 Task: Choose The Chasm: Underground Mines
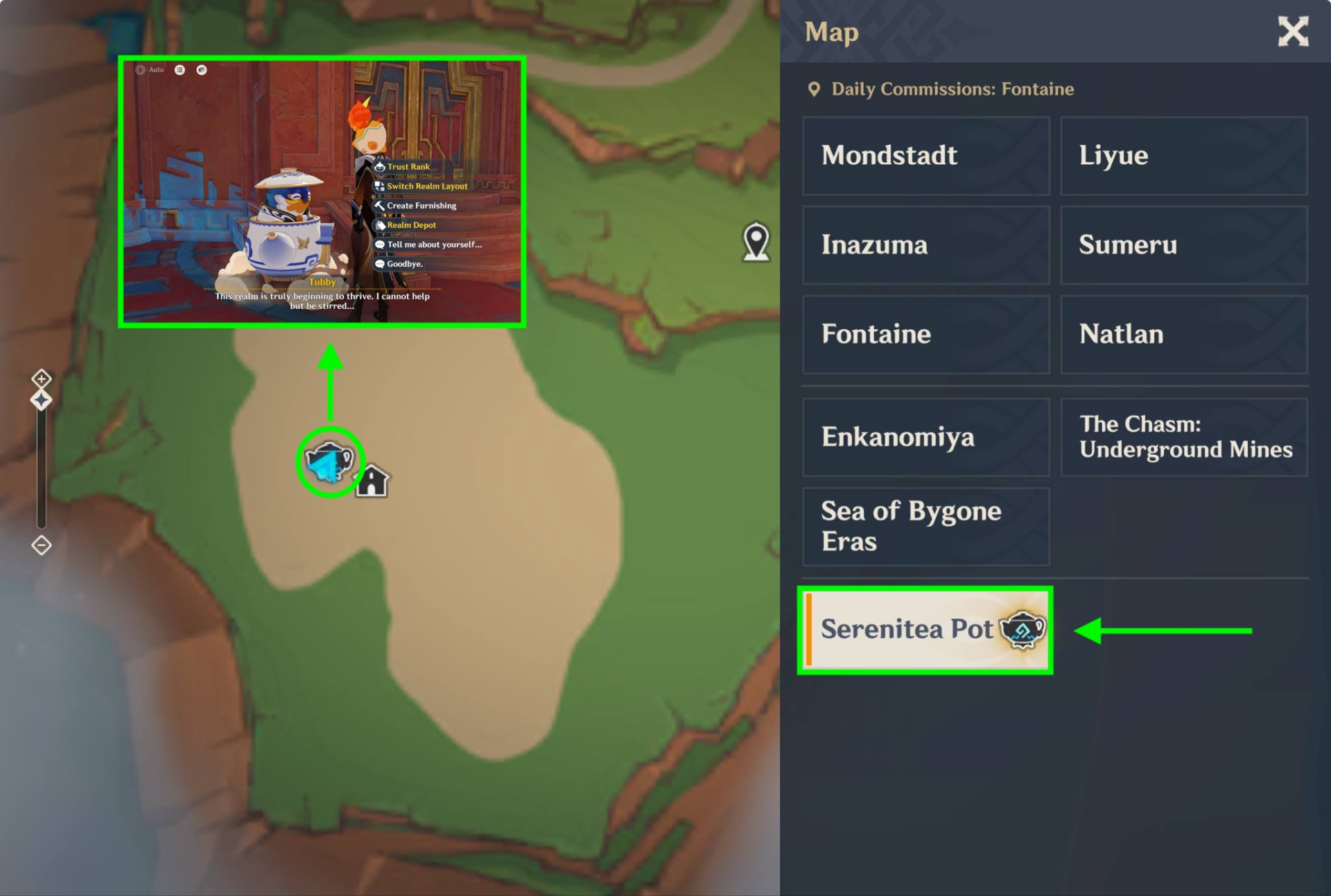[x=1183, y=437]
